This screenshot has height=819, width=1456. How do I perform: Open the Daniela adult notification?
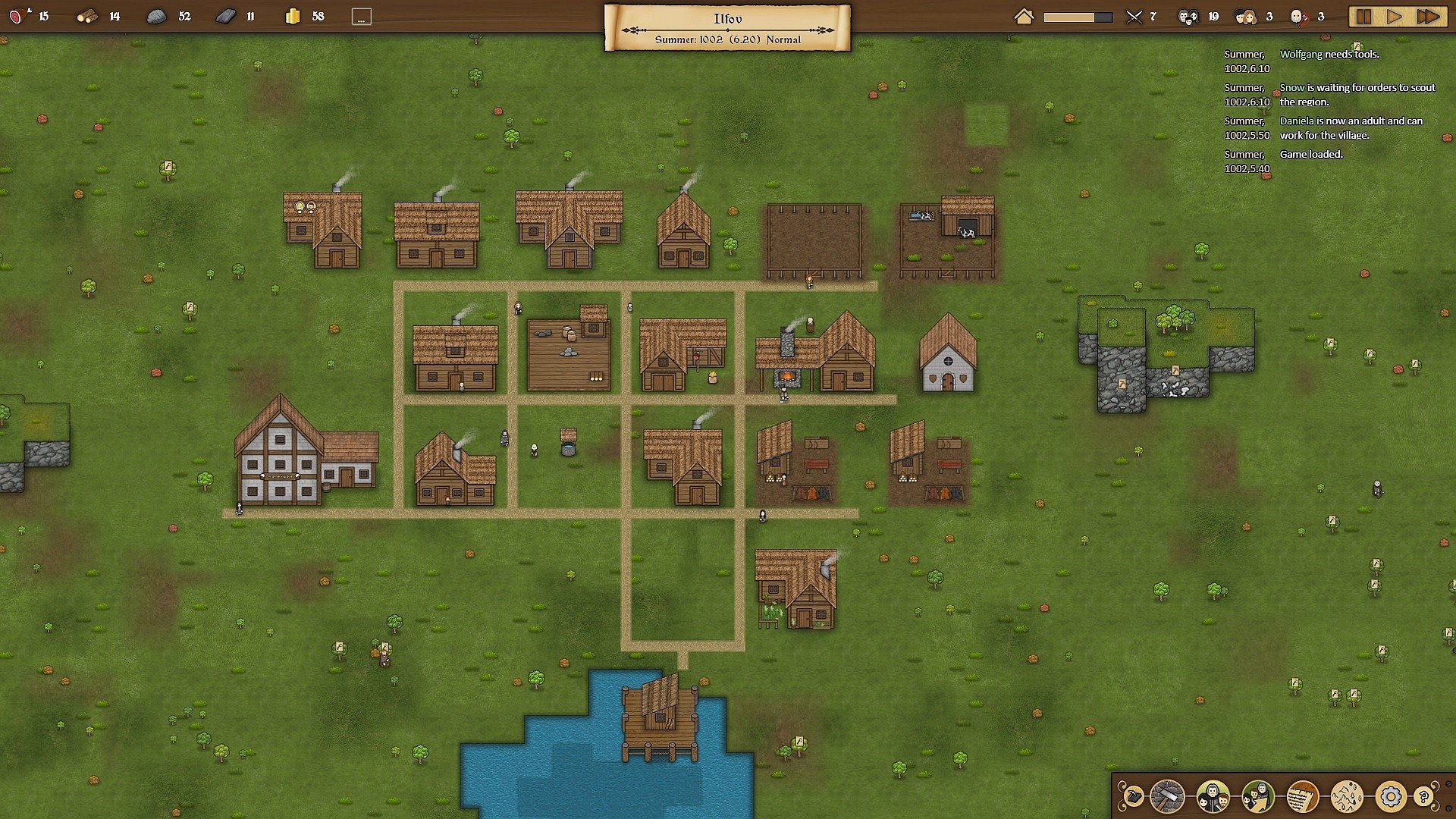(x=1351, y=128)
